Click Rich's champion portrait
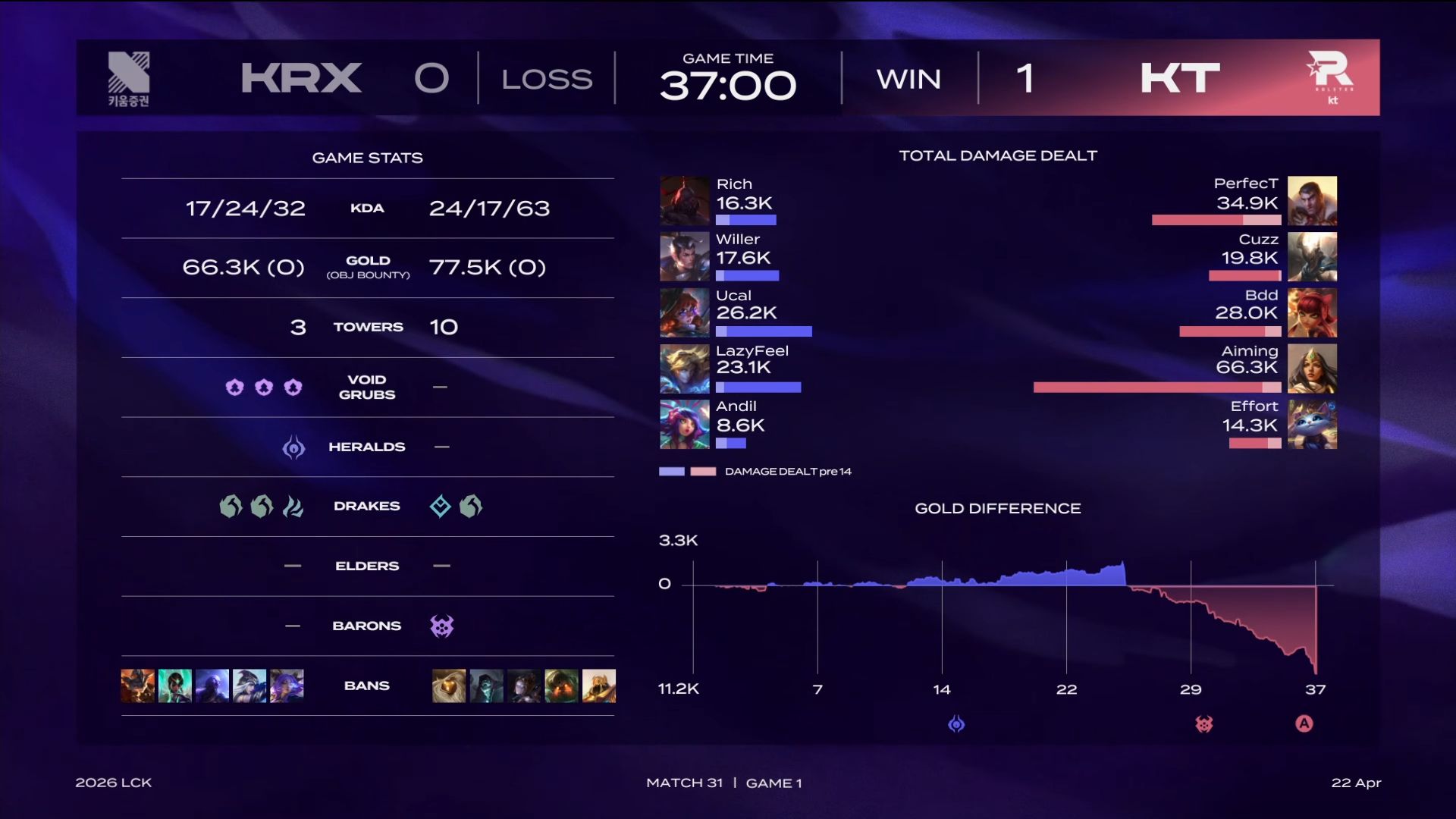Image resolution: width=1456 pixels, height=819 pixels. coord(684,201)
